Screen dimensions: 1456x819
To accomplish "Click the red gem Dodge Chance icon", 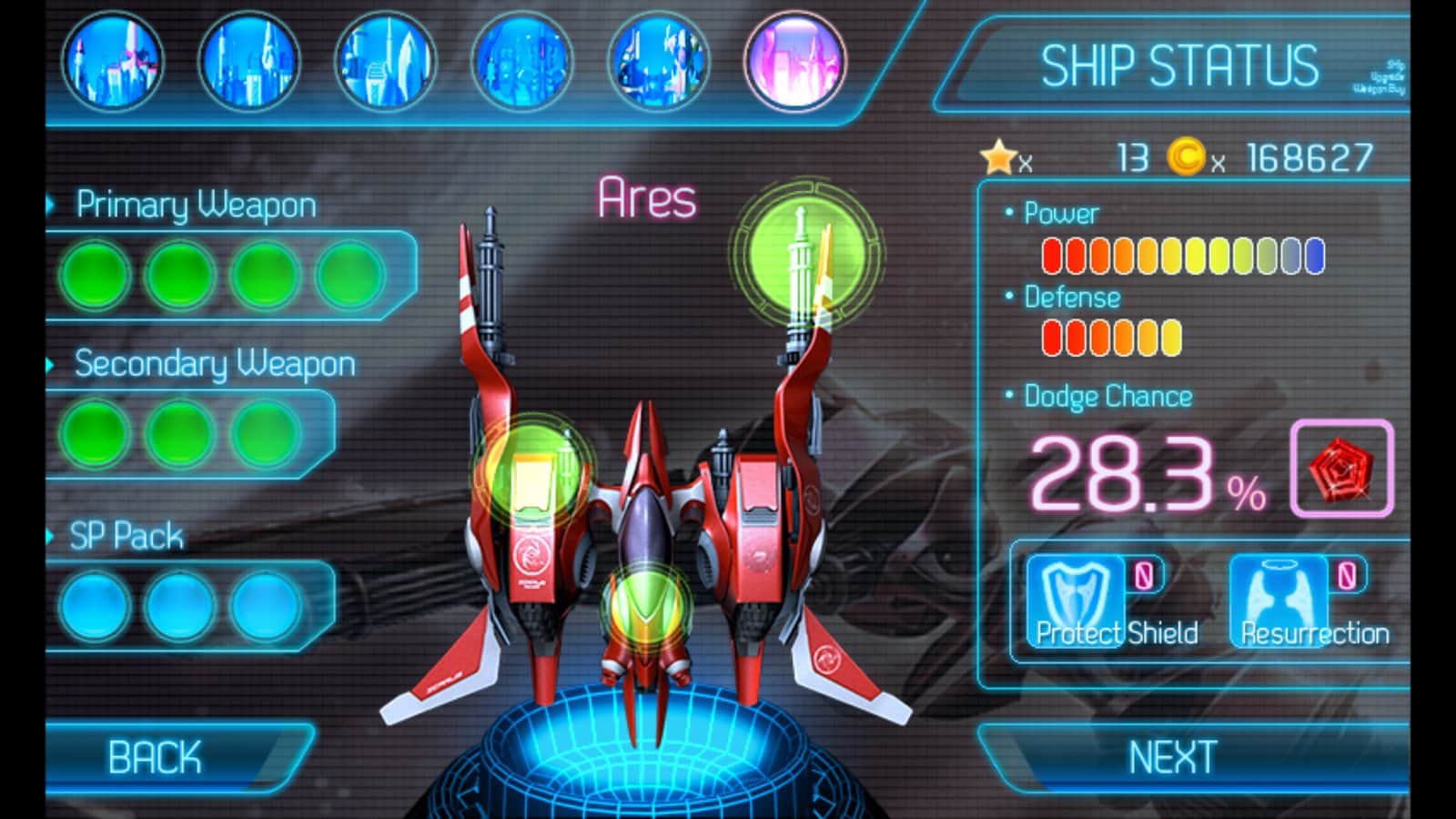I will [x=1341, y=469].
